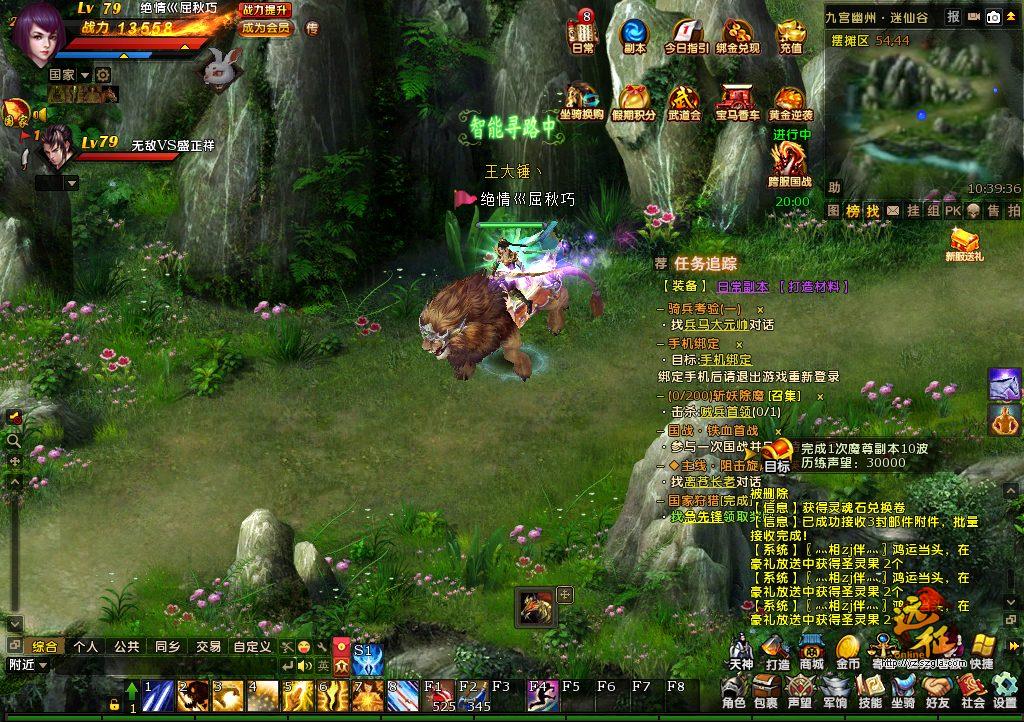The width and height of the screenshot is (1024, 722).
Task: Open the 跨服国战 cross-server war event
Action: tap(790, 163)
